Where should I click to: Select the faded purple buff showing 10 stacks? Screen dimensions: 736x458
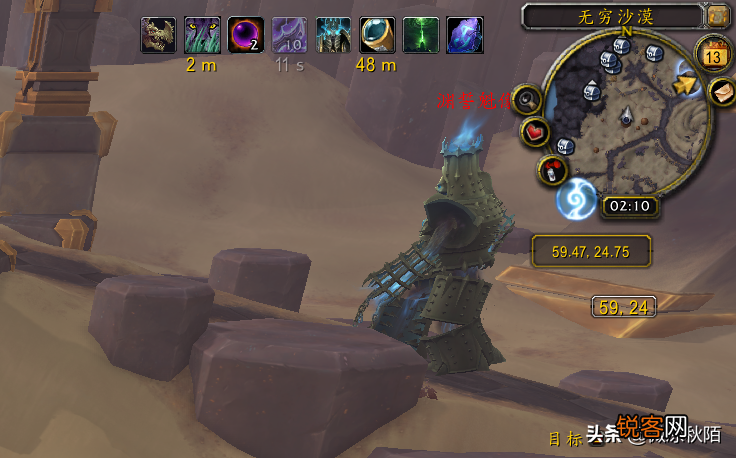click(x=290, y=36)
